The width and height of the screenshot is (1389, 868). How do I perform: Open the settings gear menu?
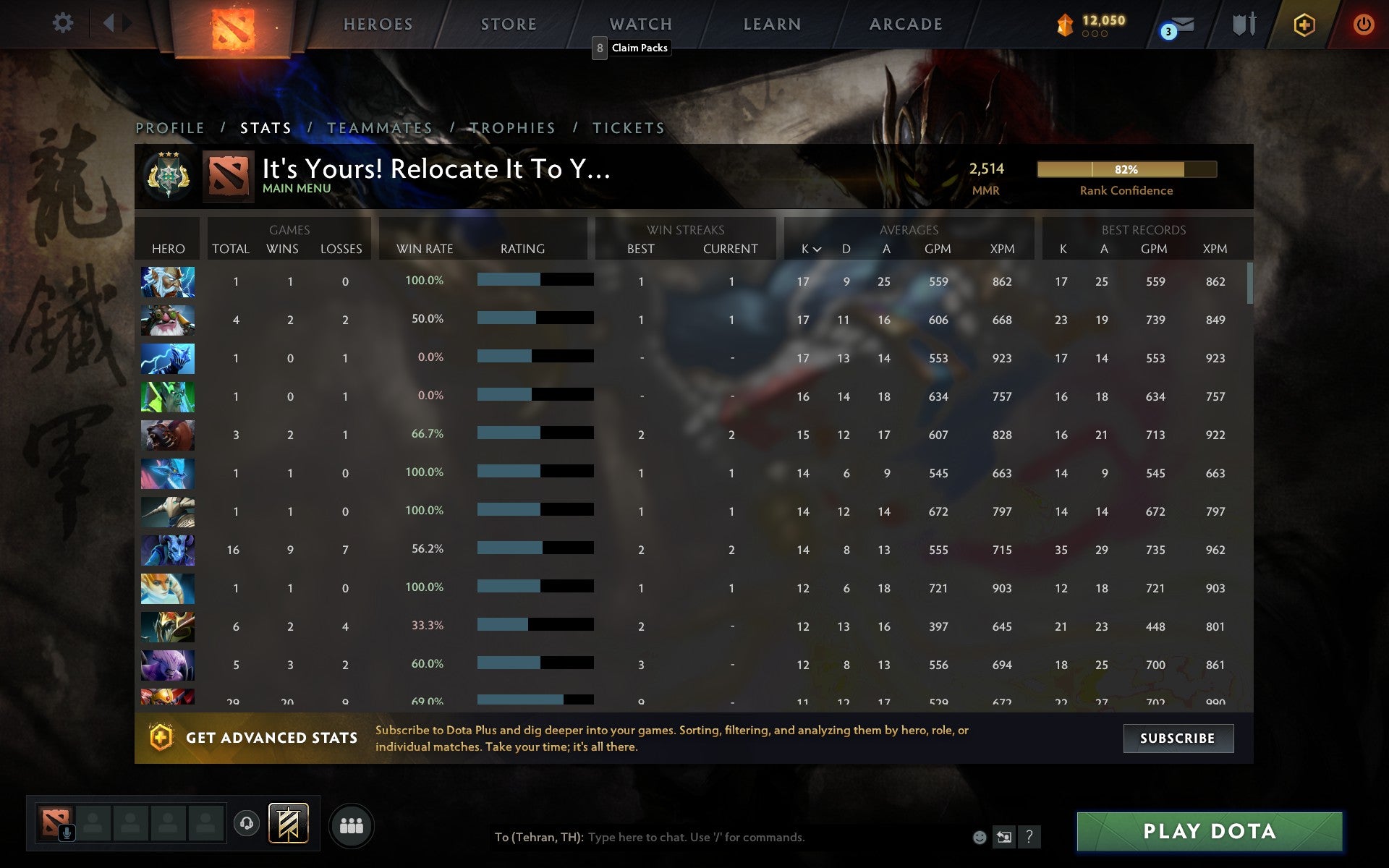click(64, 23)
